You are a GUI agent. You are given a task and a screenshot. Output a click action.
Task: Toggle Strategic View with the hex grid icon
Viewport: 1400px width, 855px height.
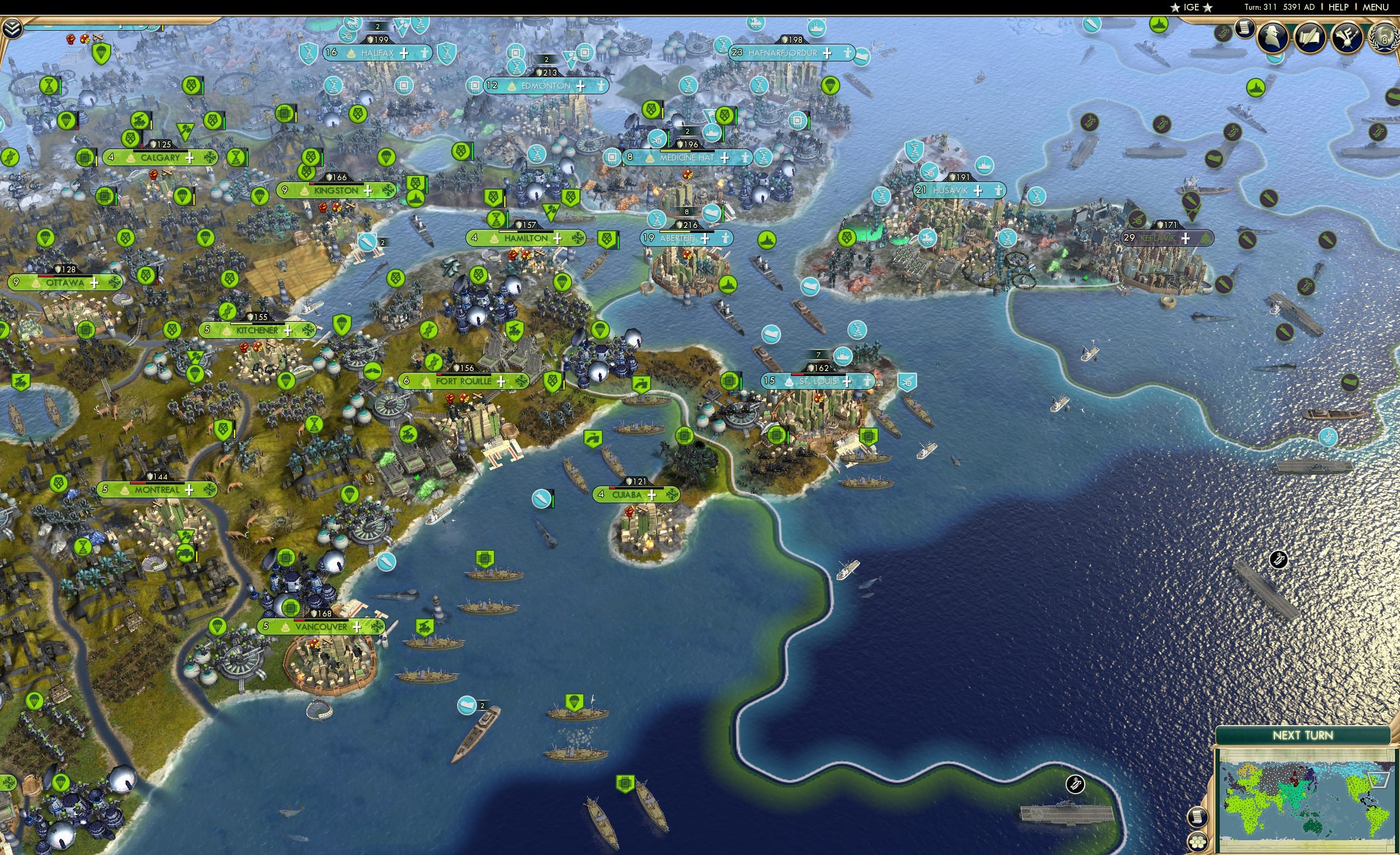coord(1198,843)
